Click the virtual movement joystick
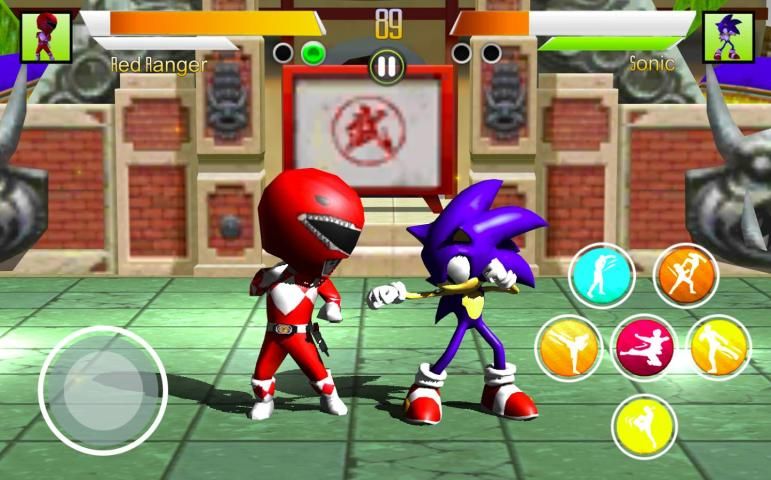 click(102, 389)
